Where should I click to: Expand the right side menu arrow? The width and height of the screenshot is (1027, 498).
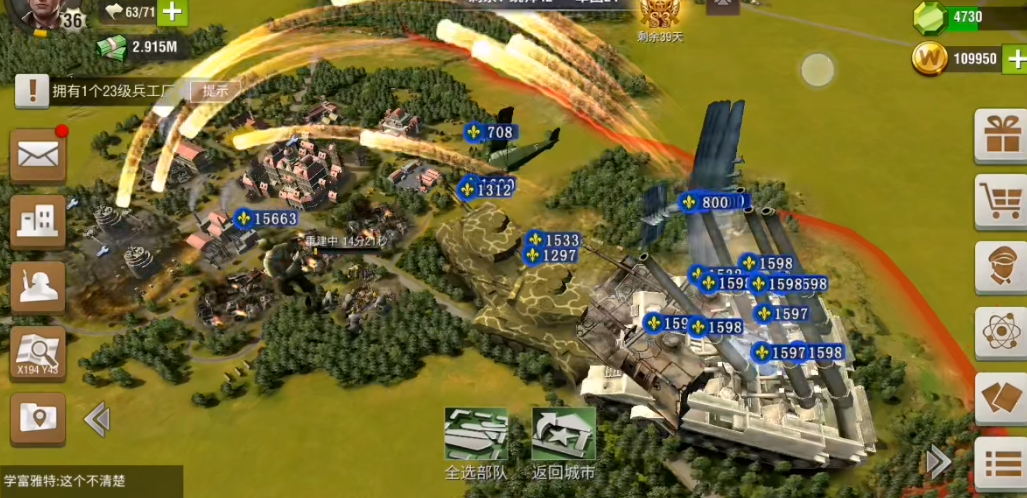click(x=938, y=461)
